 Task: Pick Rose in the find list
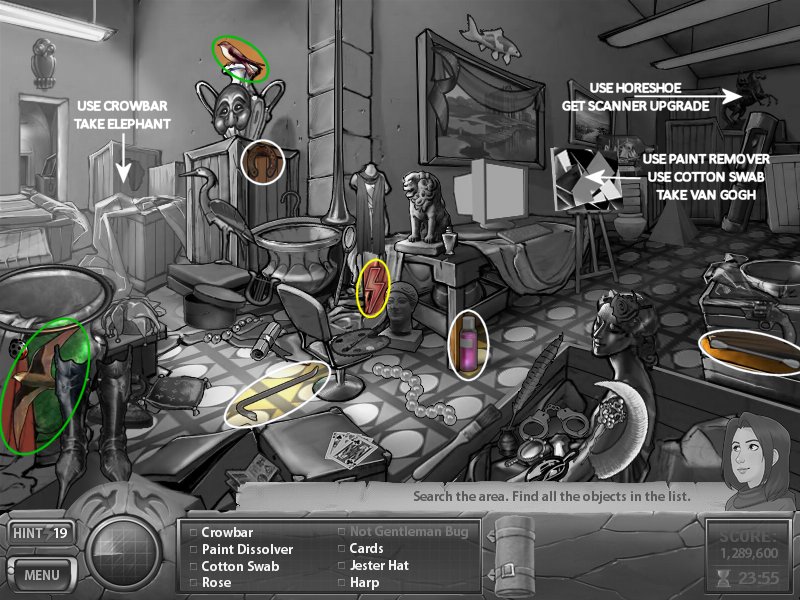[216, 582]
